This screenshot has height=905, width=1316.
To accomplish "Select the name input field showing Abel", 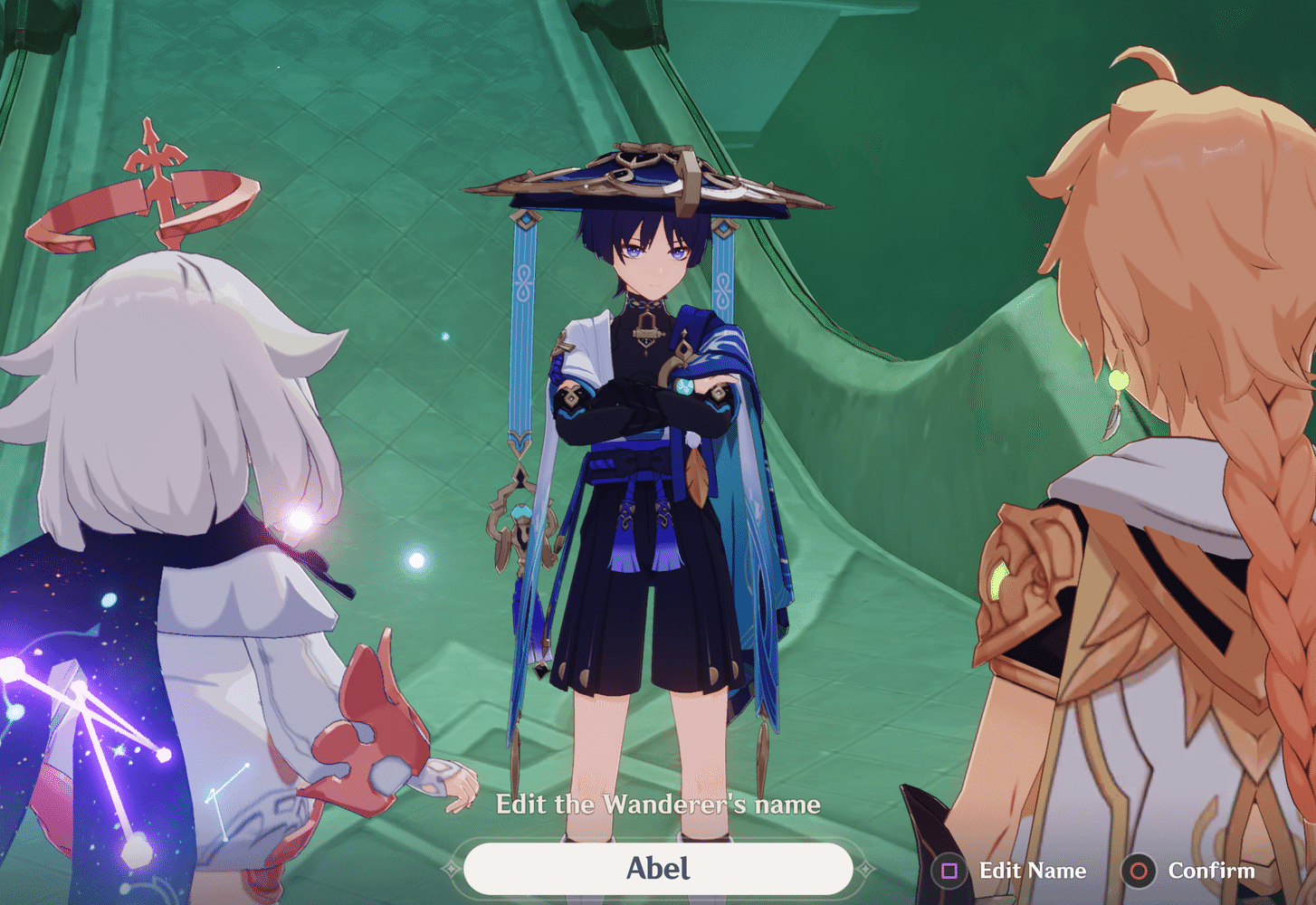I will tap(659, 869).
